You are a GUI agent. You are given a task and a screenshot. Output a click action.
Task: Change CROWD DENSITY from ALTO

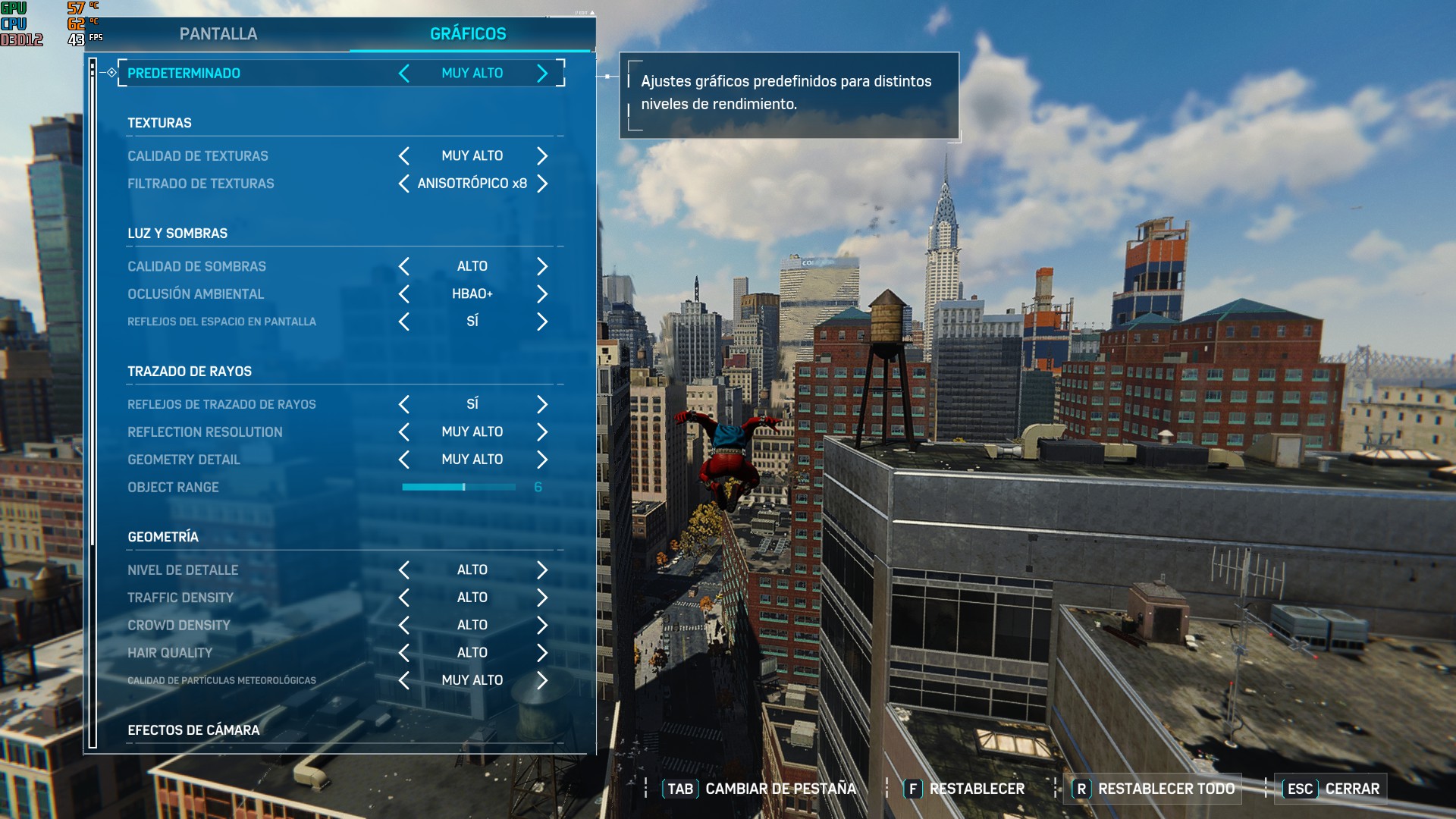541,625
